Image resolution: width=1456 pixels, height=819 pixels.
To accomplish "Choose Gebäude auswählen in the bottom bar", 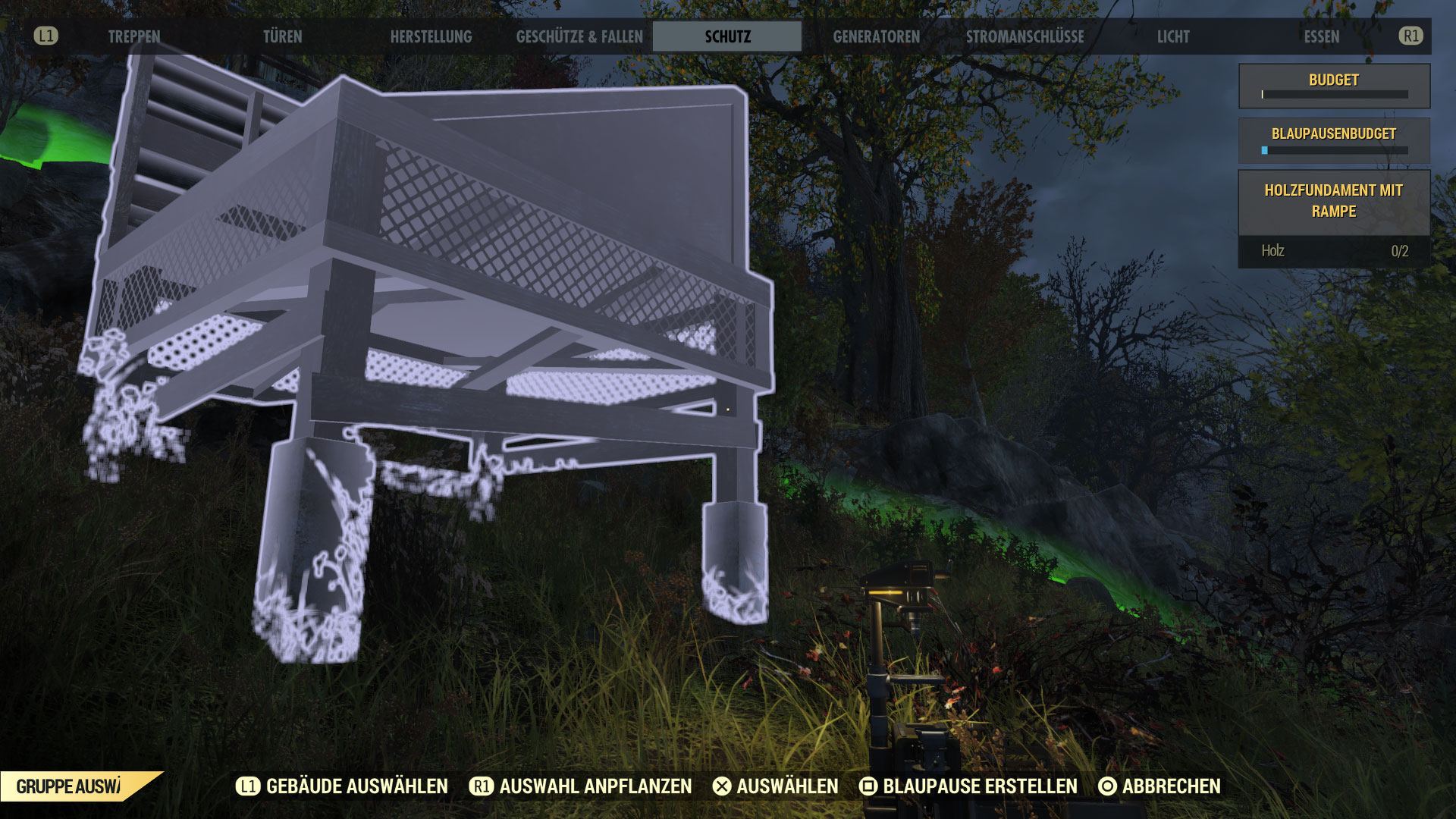I will coord(343,786).
